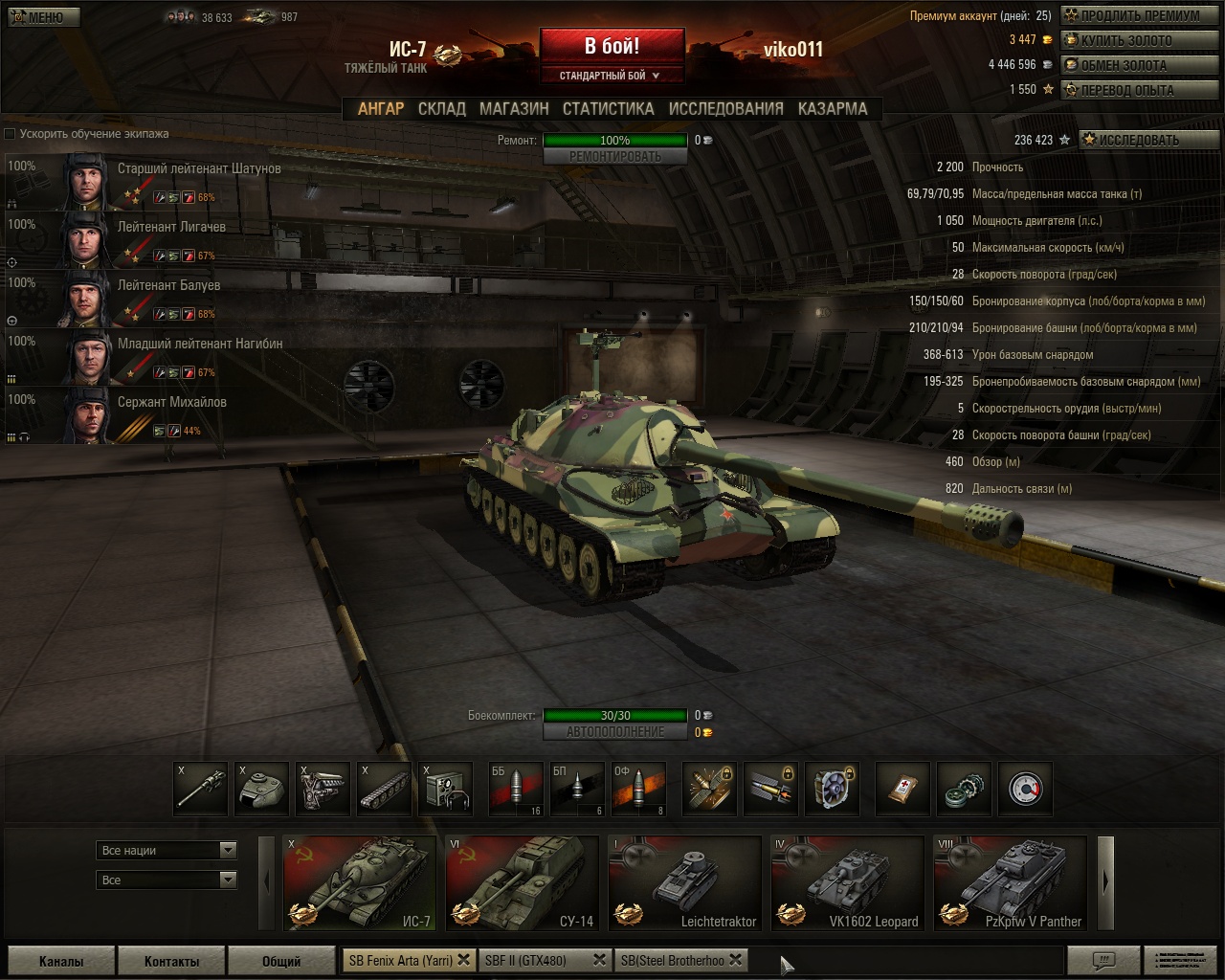Click the Исследовать button
This screenshot has height=980, width=1225.
pos(1148,140)
